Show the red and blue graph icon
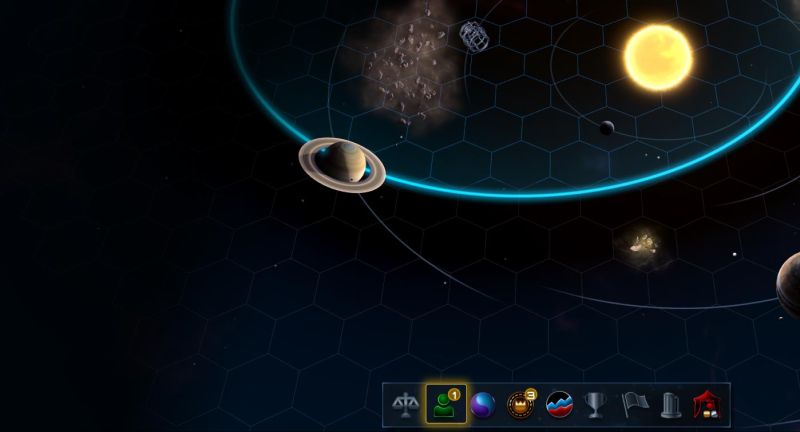The width and height of the screenshot is (800, 432). pos(558,405)
